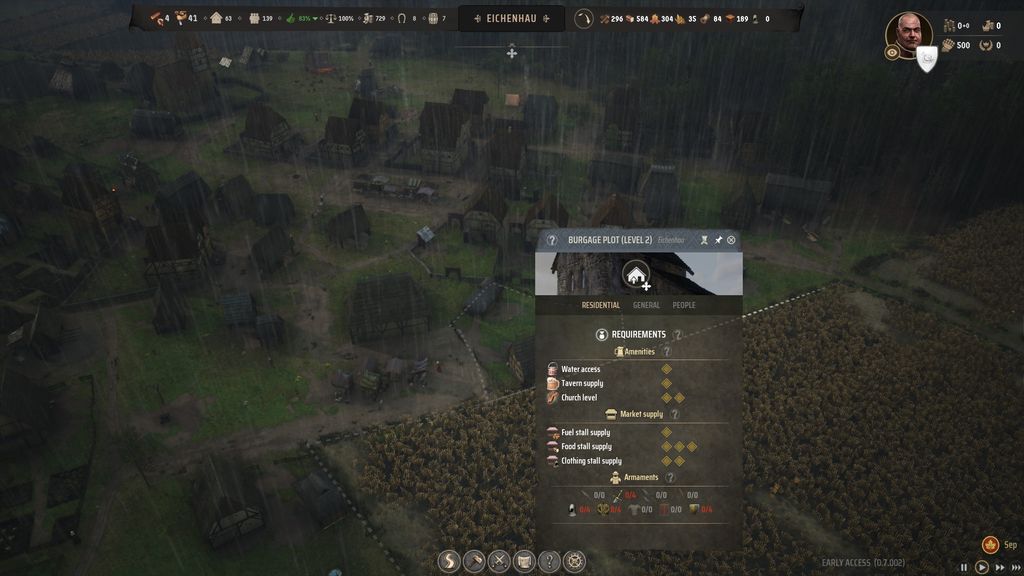Pause the game
1024x576 pixels.
(x=964, y=567)
